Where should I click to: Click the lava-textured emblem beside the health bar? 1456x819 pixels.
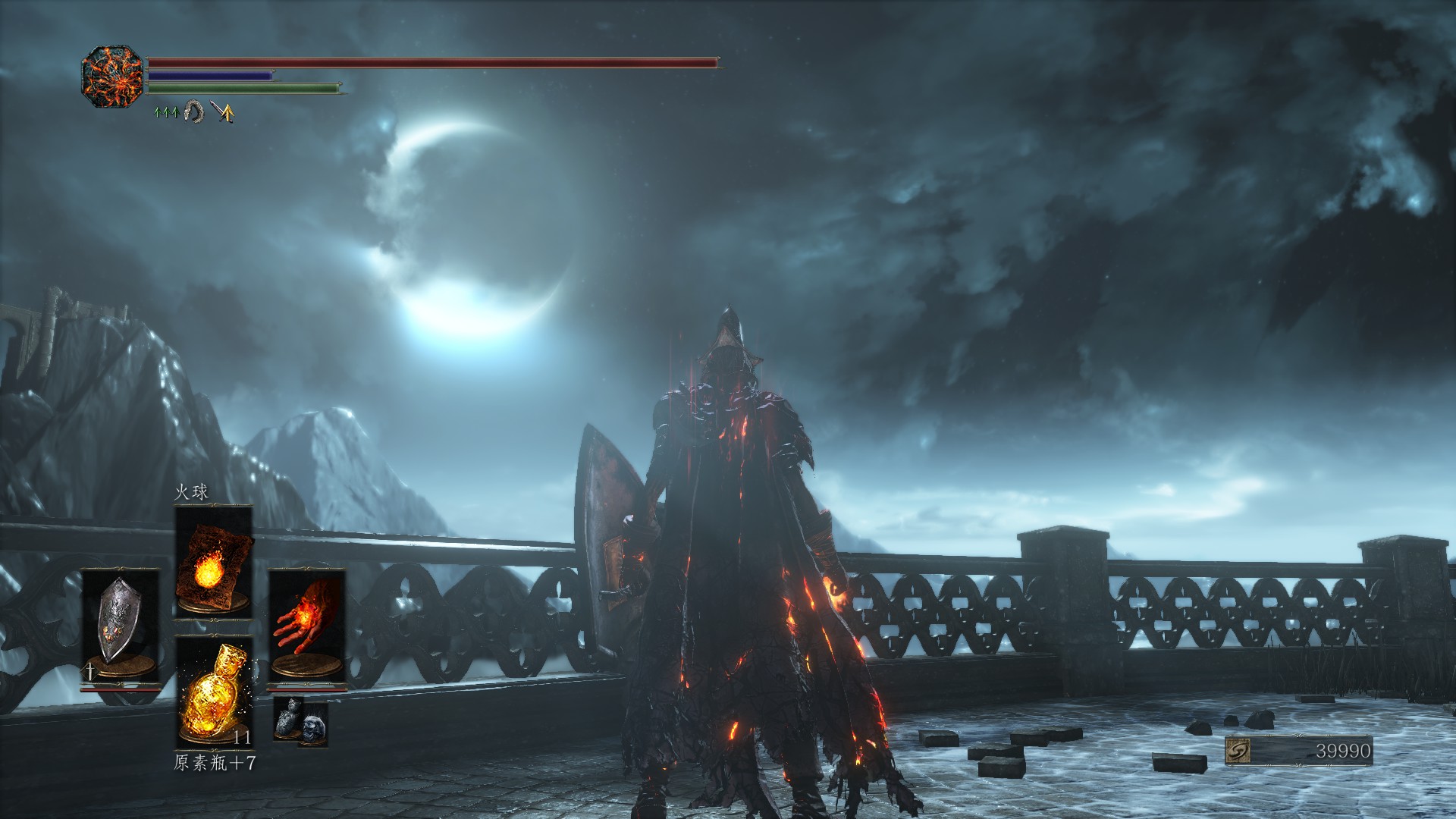click(x=112, y=77)
